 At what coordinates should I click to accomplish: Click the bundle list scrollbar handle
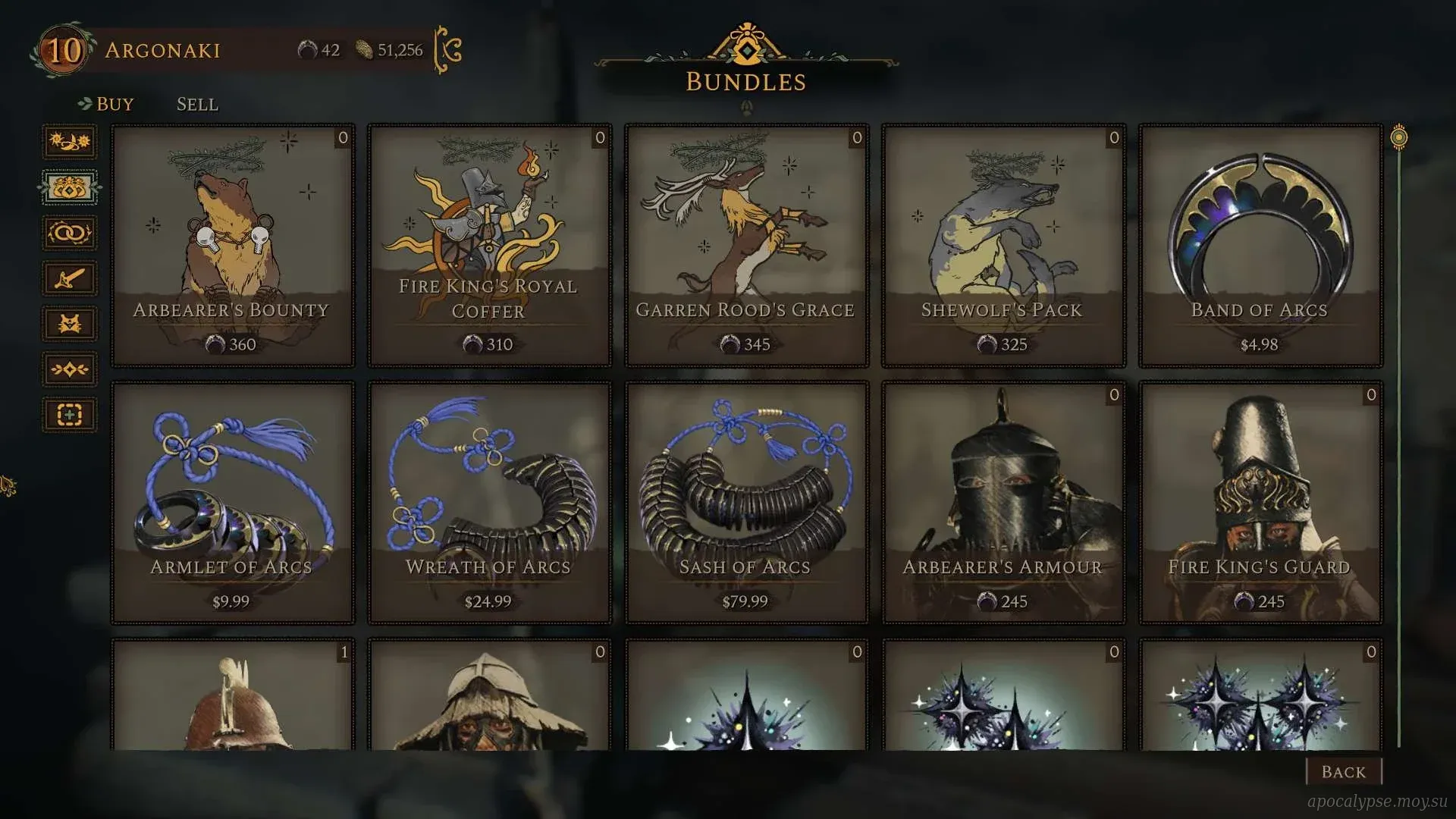1399,138
